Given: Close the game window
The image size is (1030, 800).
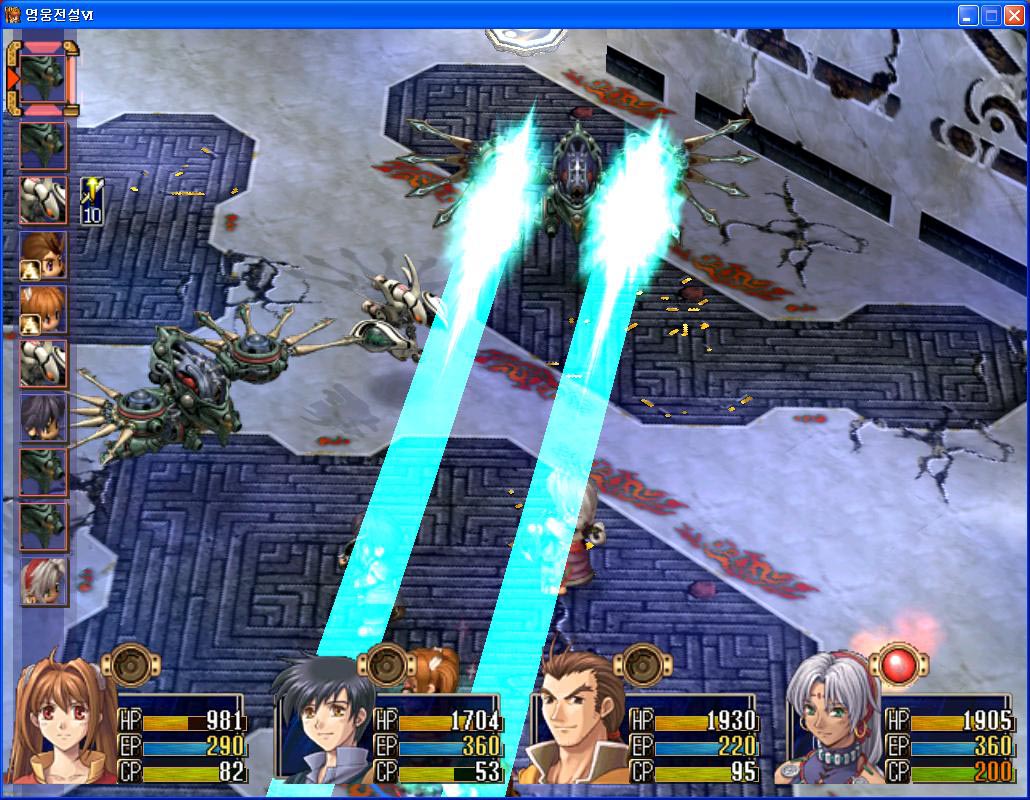Looking at the screenshot, I should [x=1015, y=15].
